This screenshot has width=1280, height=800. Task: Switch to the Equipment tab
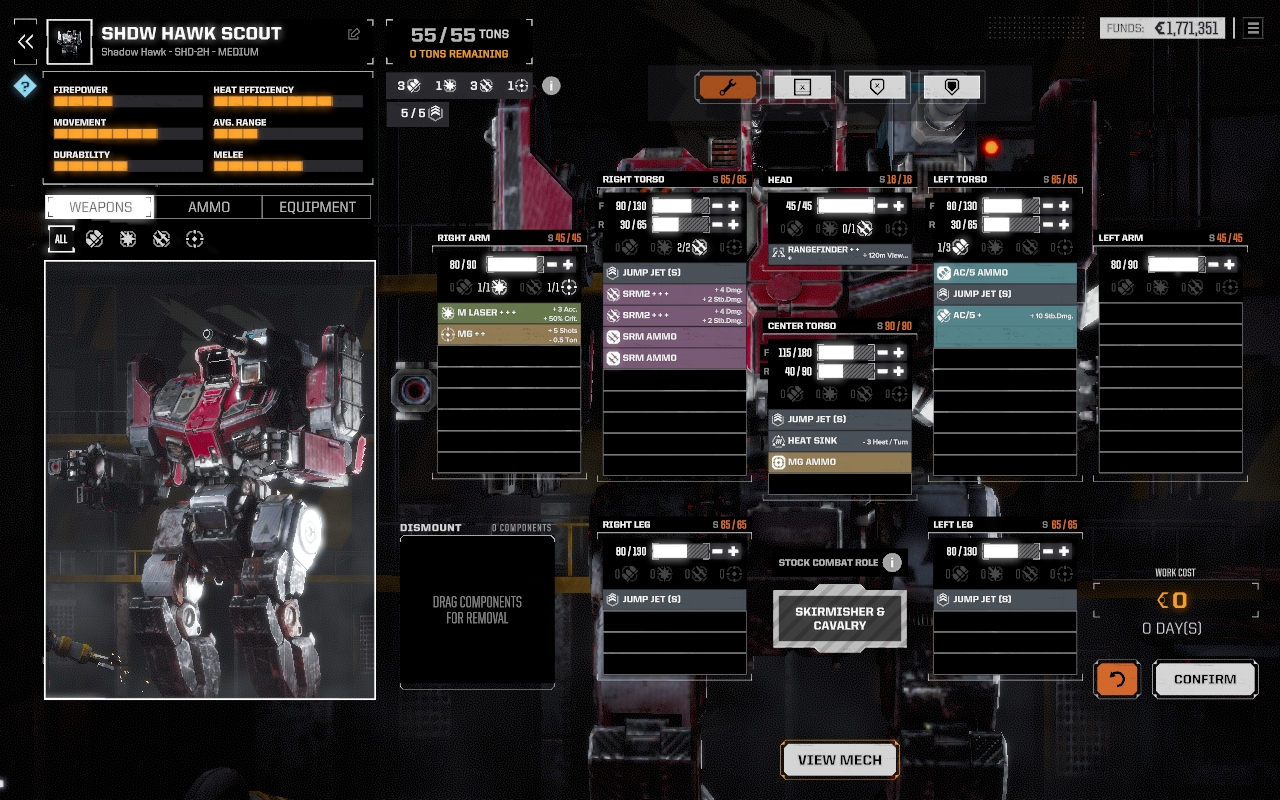[x=317, y=207]
